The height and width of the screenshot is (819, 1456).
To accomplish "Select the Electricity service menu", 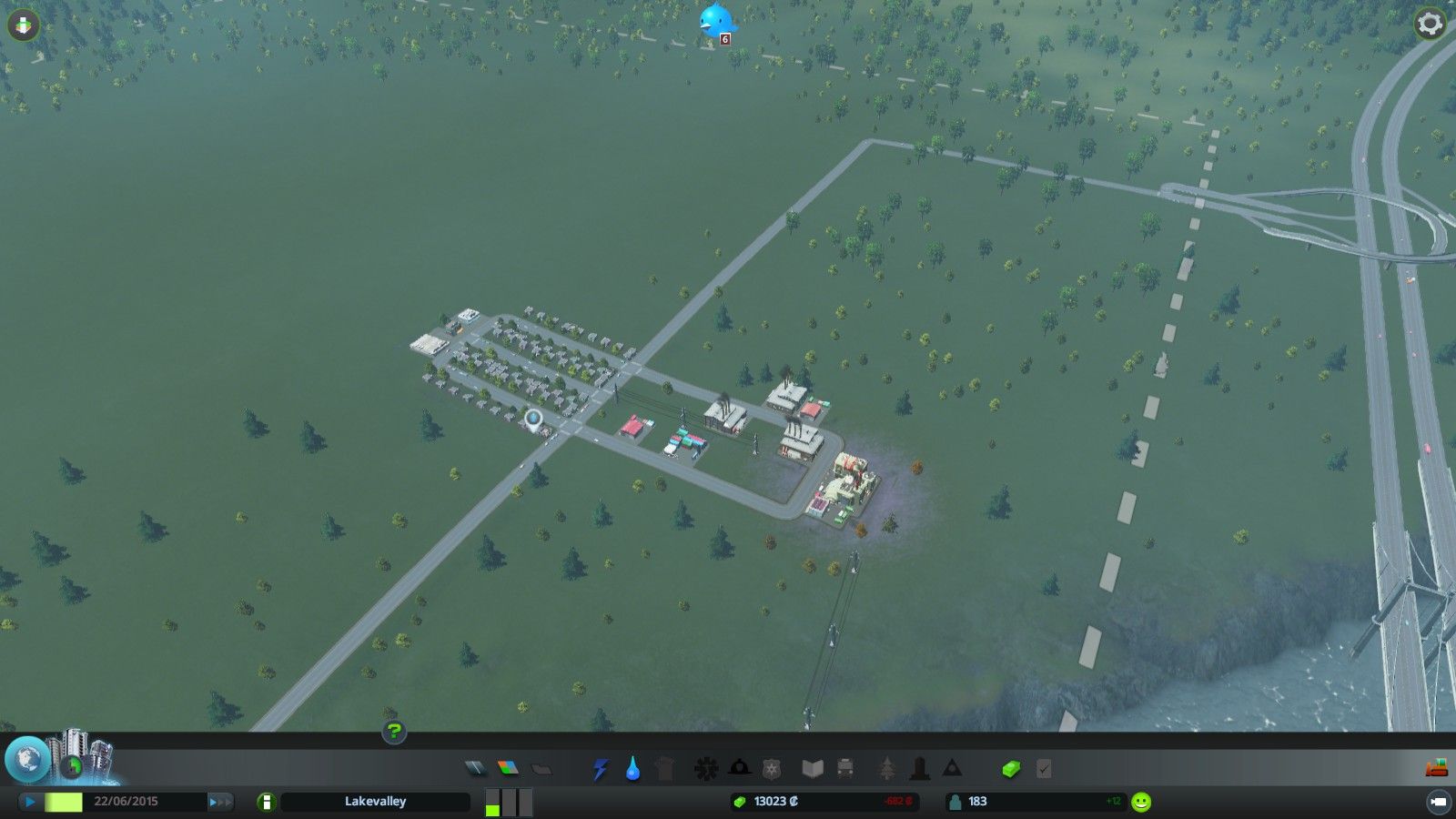I will coord(600,769).
